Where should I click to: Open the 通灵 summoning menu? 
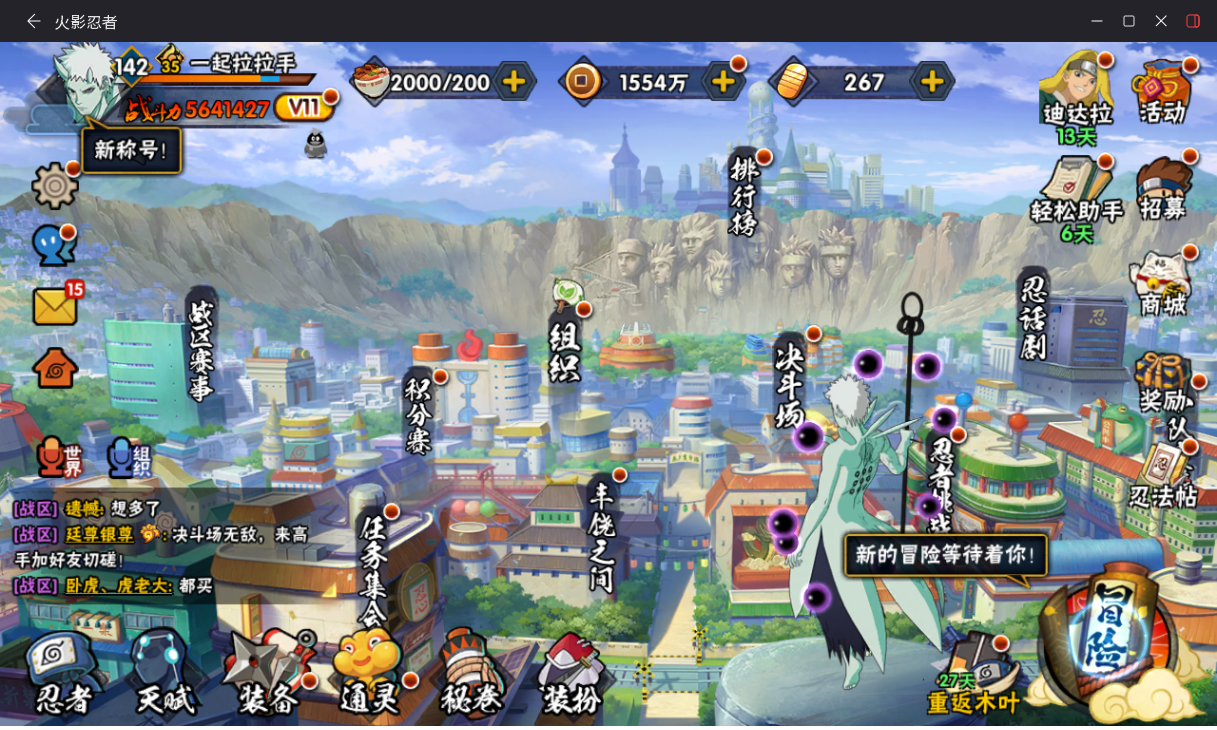tap(370, 673)
